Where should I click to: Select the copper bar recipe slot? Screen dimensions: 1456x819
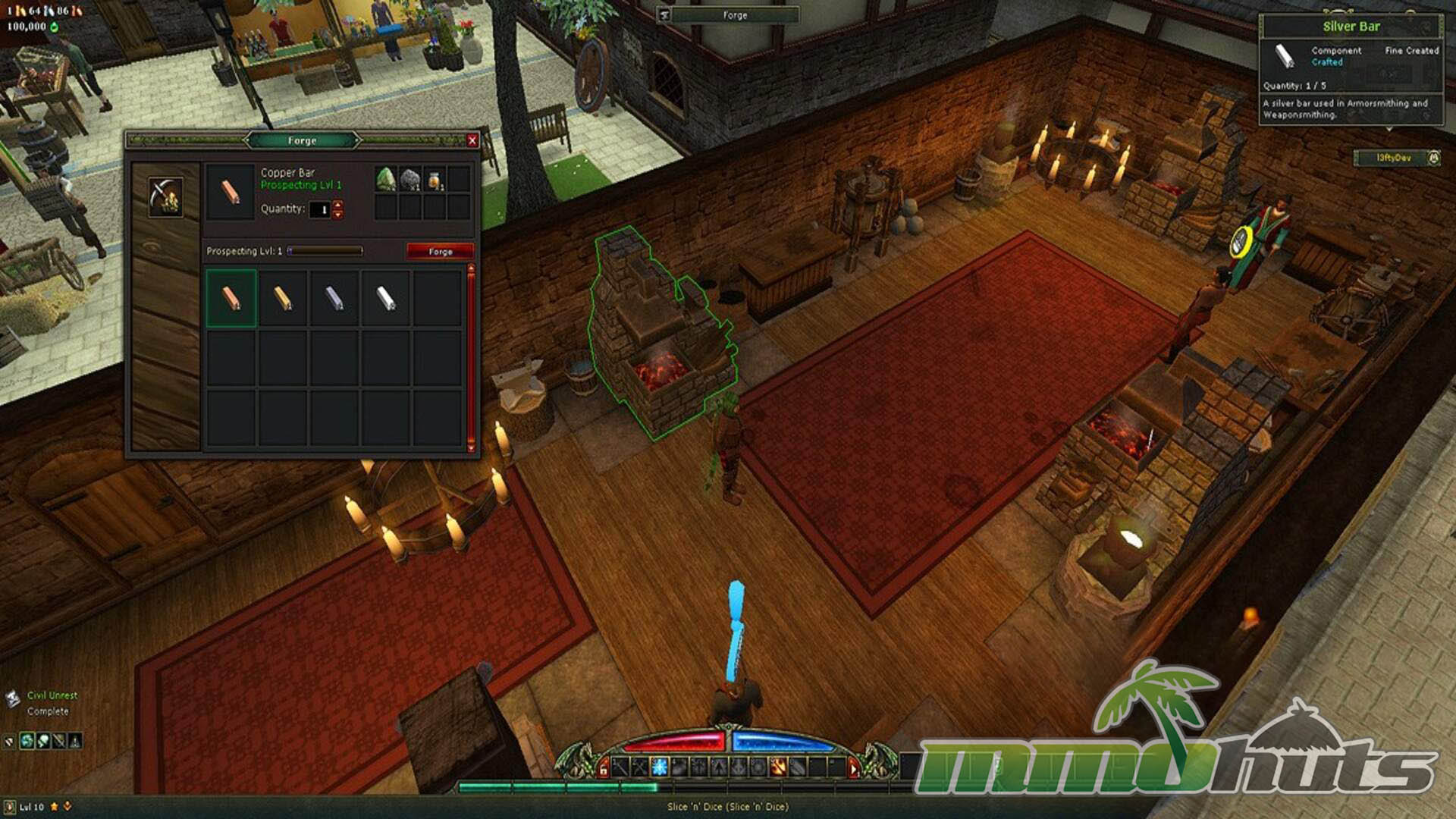[231, 298]
